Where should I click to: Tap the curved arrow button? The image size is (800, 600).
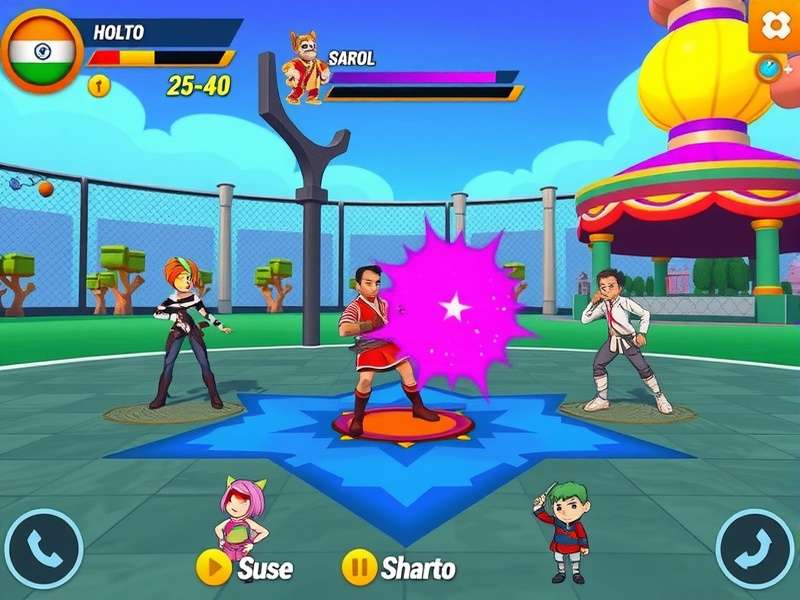[x=755, y=548]
